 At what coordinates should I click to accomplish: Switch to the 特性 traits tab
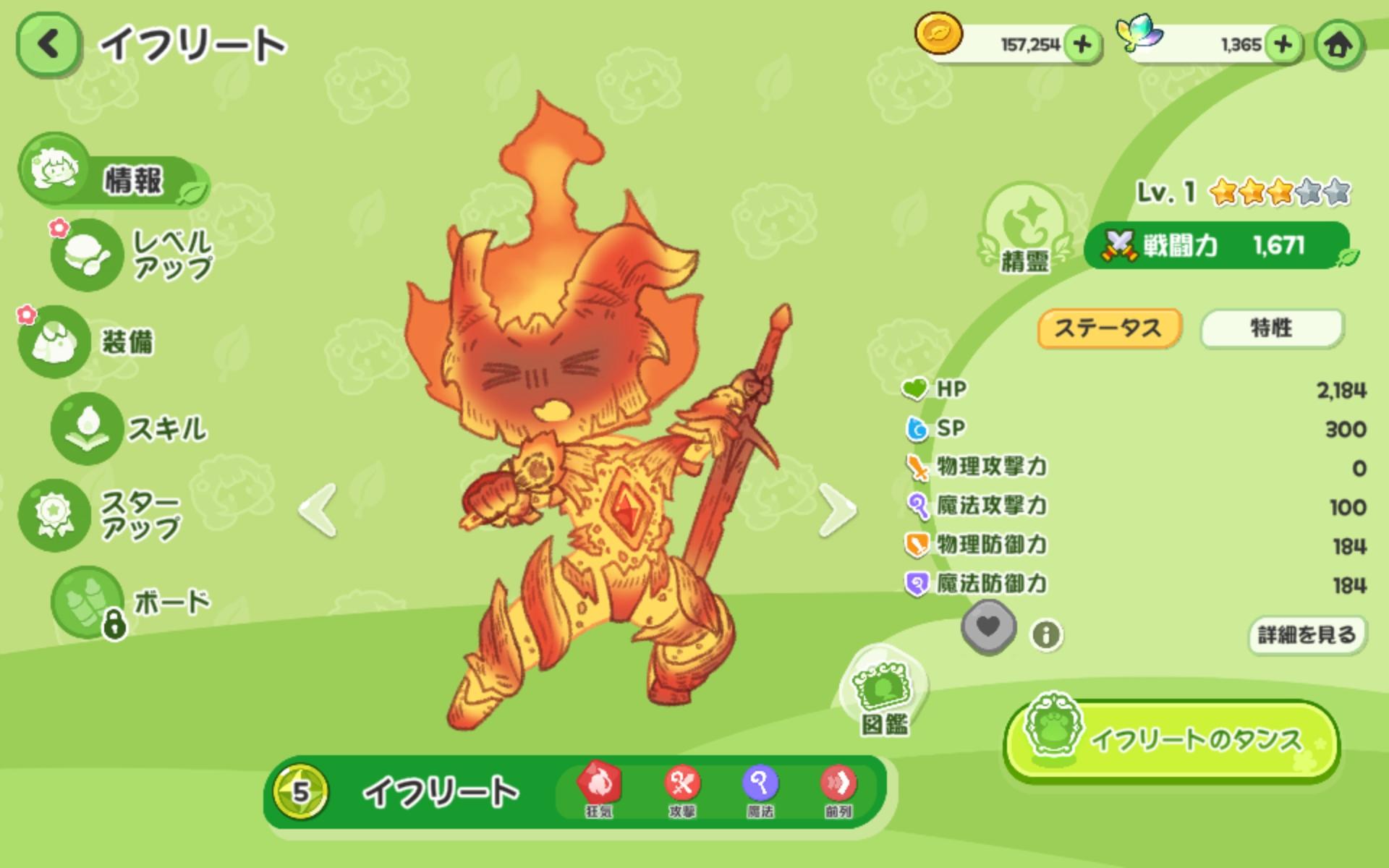click(x=1272, y=328)
